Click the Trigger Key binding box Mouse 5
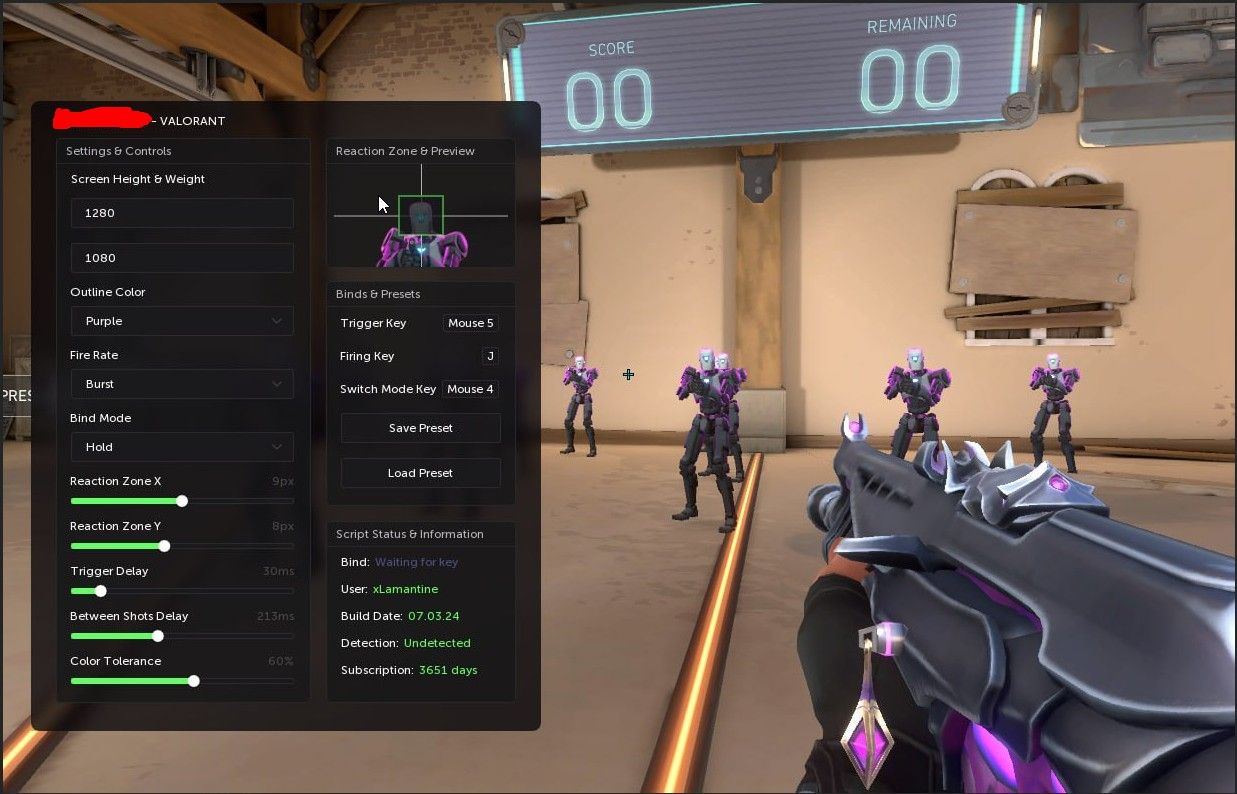The height and width of the screenshot is (794, 1237). point(470,323)
